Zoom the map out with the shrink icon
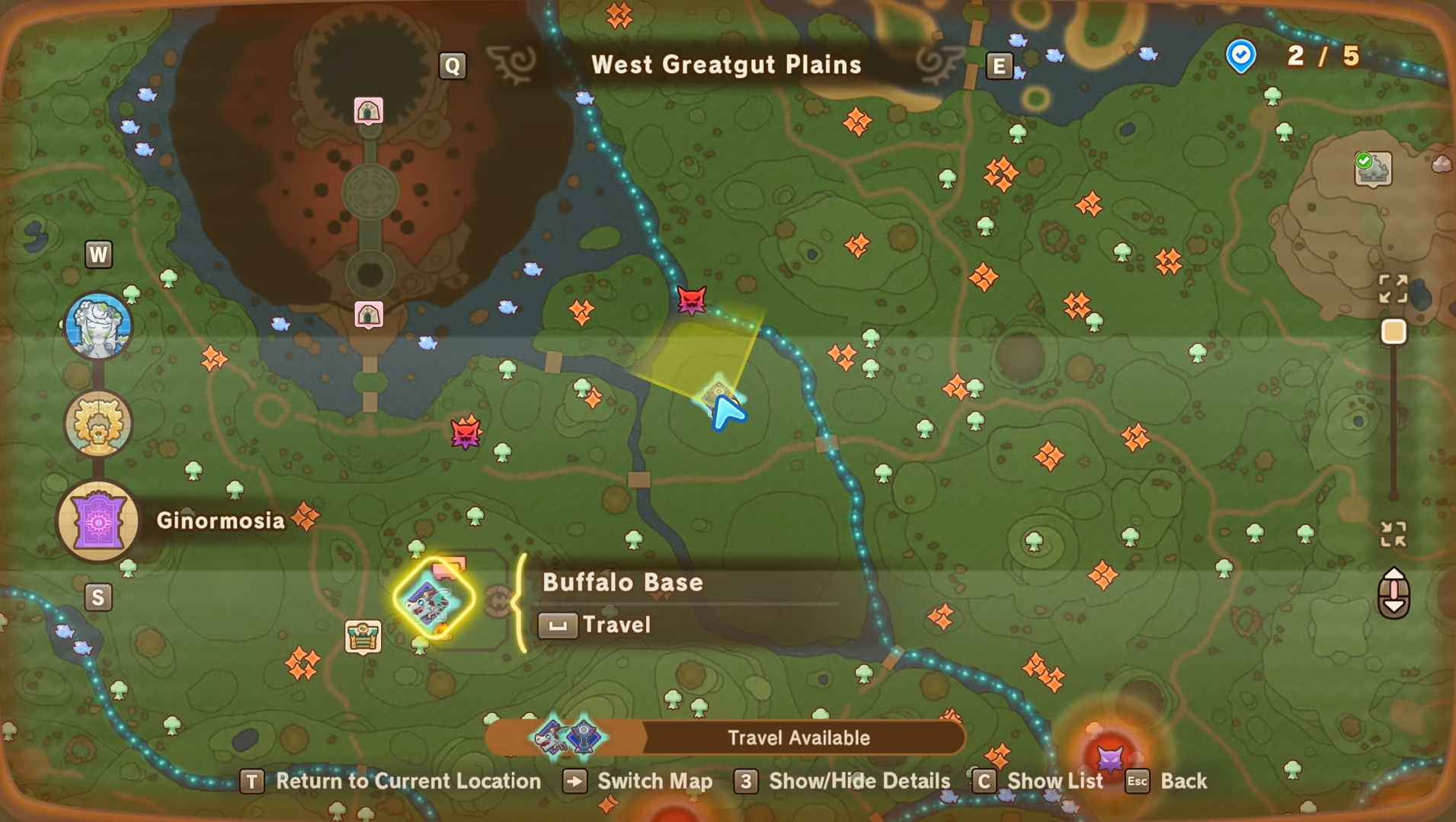Image resolution: width=1456 pixels, height=822 pixels. [x=1393, y=534]
